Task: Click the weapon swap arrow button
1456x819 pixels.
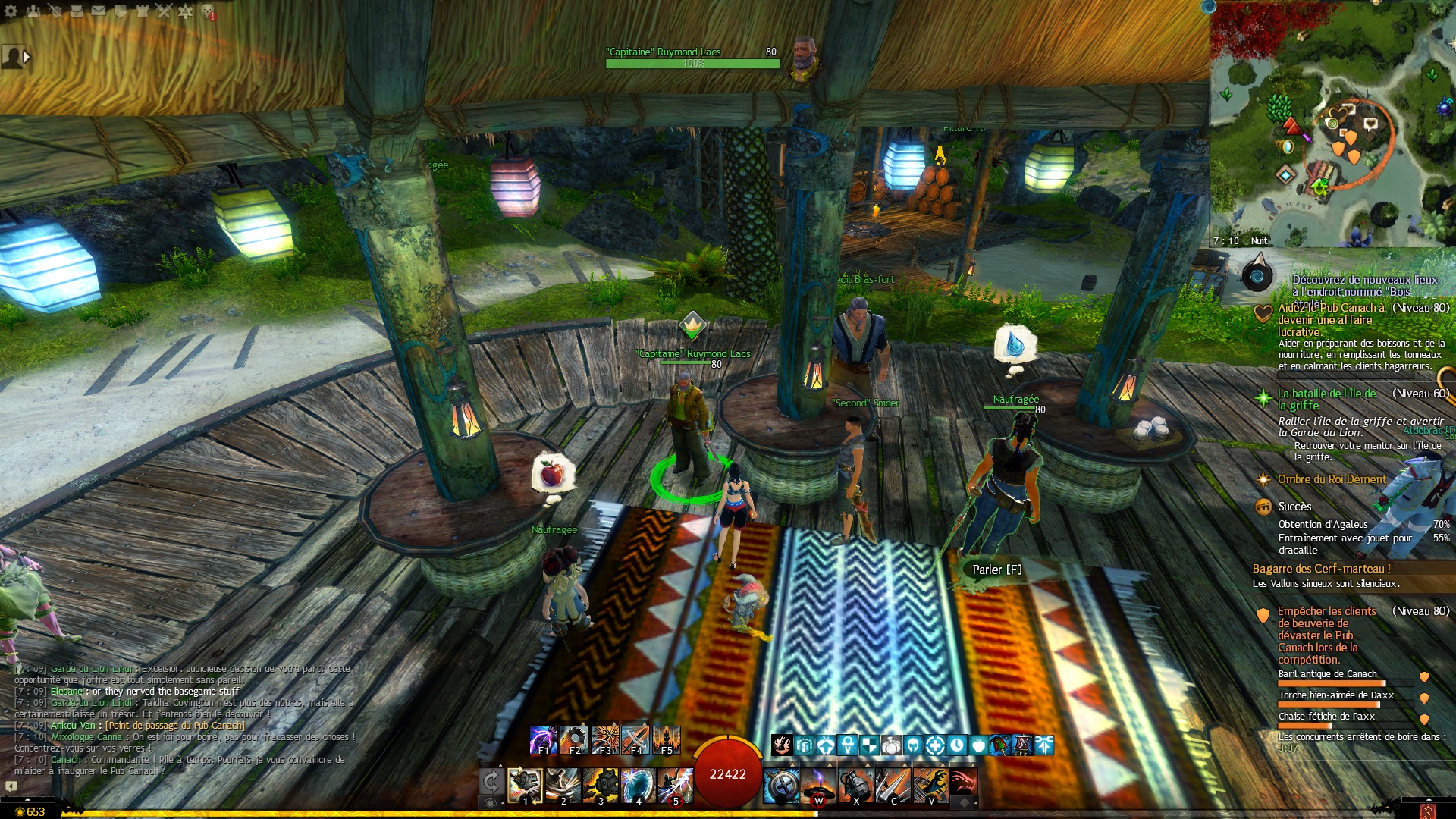Action: coord(491,783)
